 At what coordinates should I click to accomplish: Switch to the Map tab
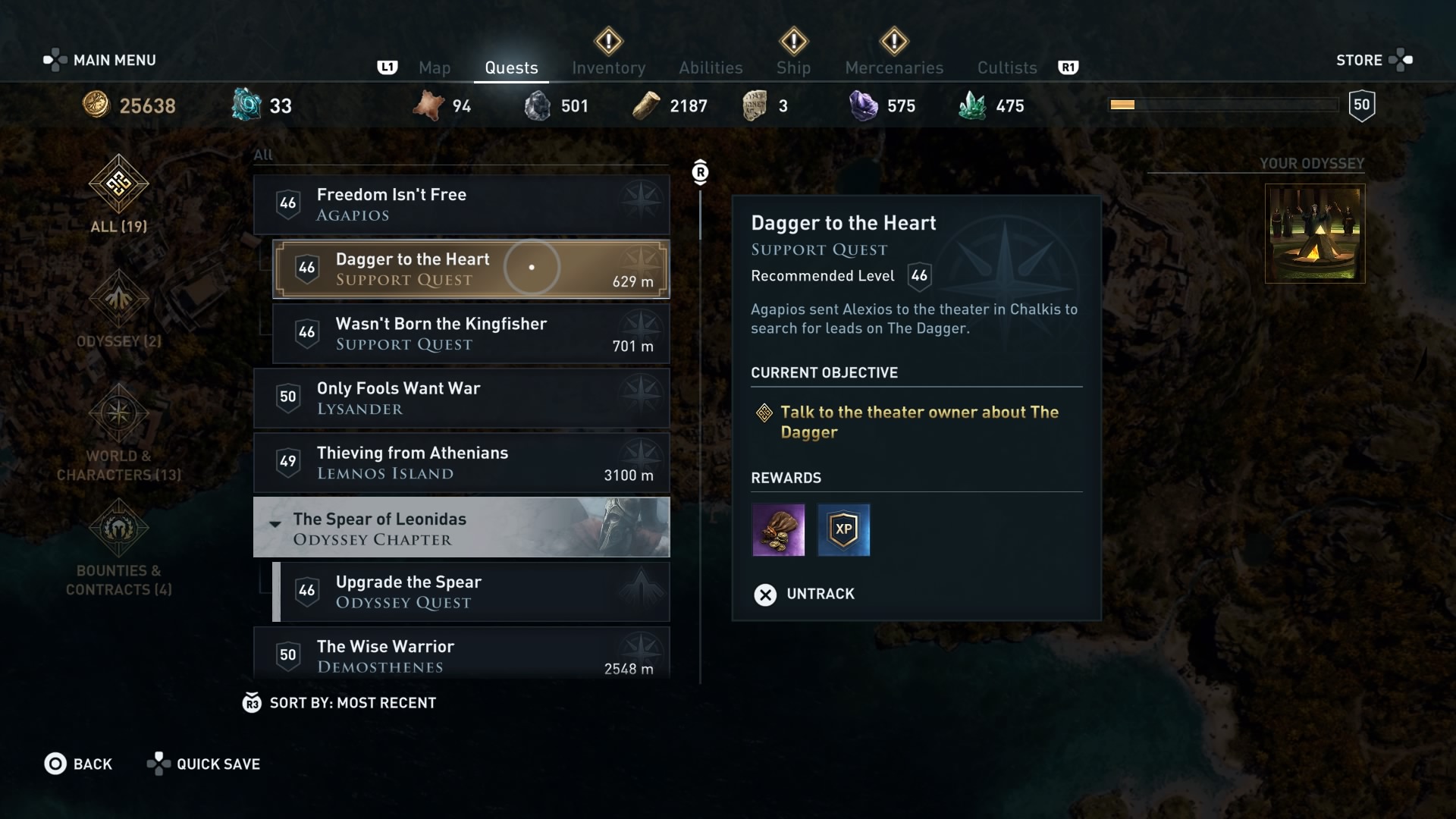(x=435, y=67)
